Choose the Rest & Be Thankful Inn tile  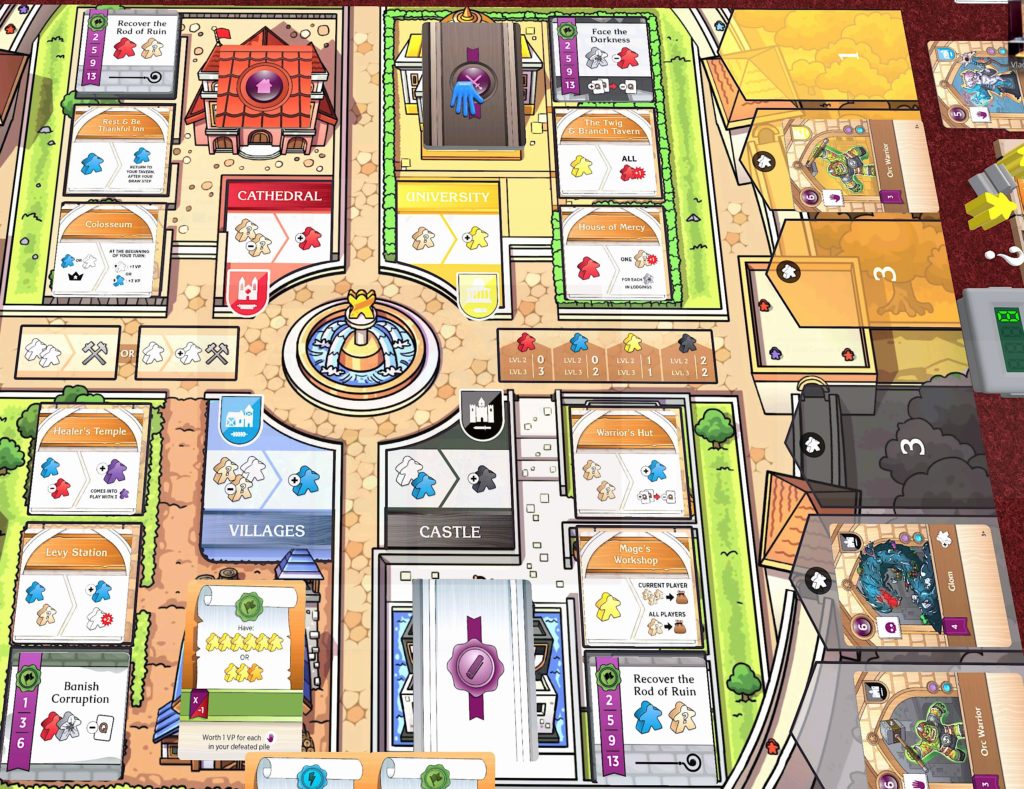tap(118, 150)
